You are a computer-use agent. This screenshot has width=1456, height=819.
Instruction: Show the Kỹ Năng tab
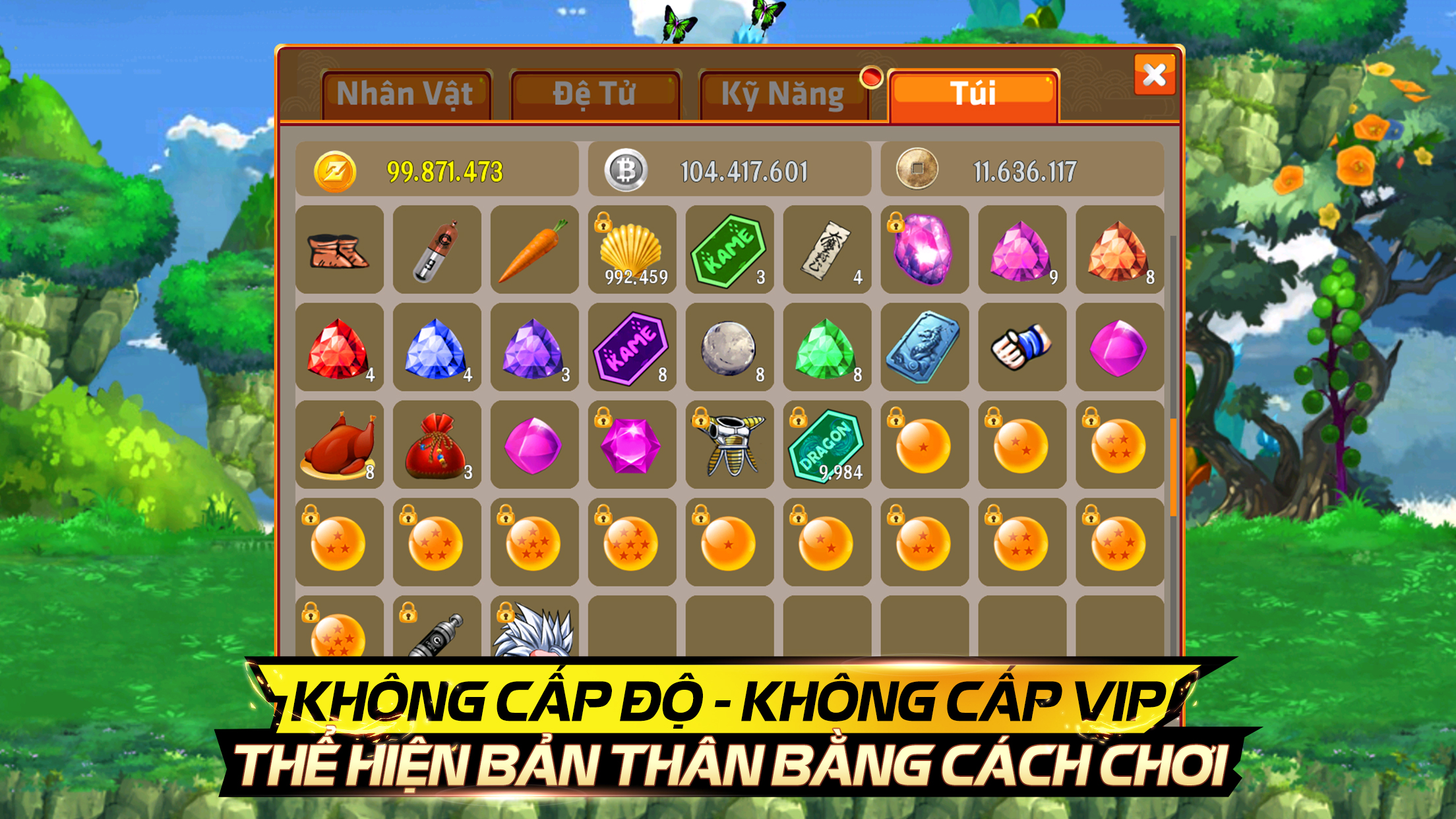[783, 94]
